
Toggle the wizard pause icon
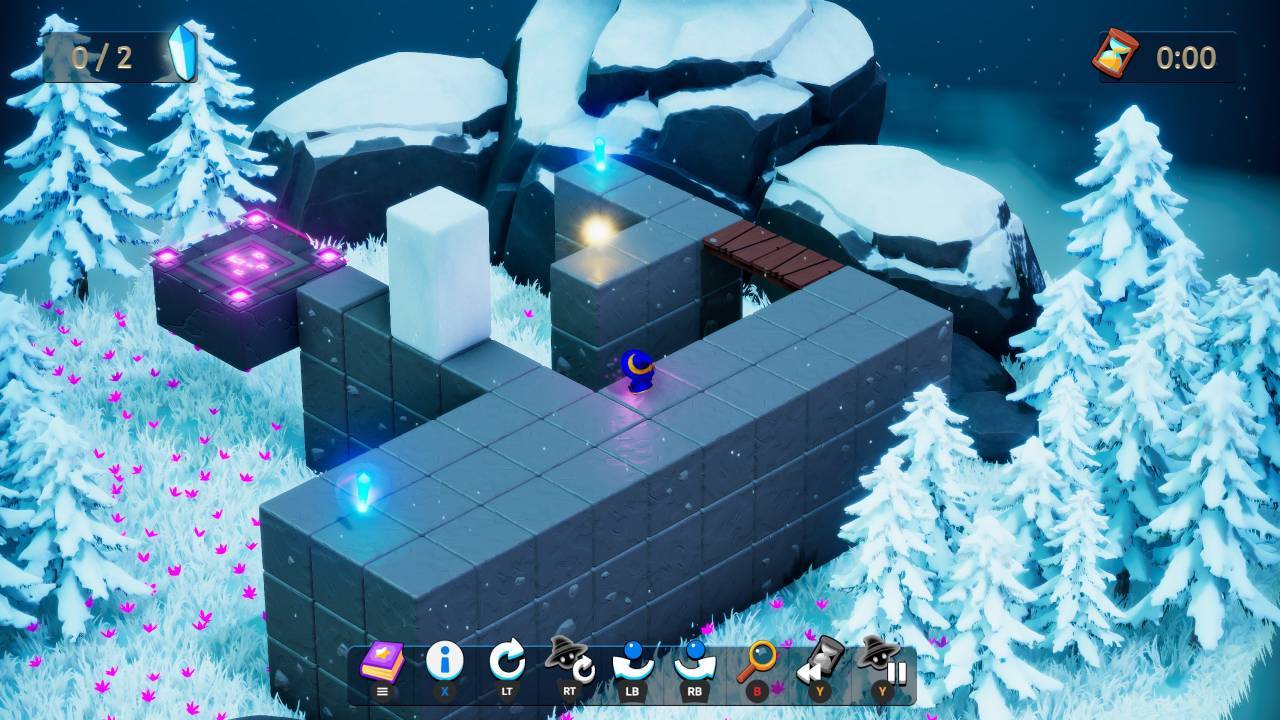point(882,660)
